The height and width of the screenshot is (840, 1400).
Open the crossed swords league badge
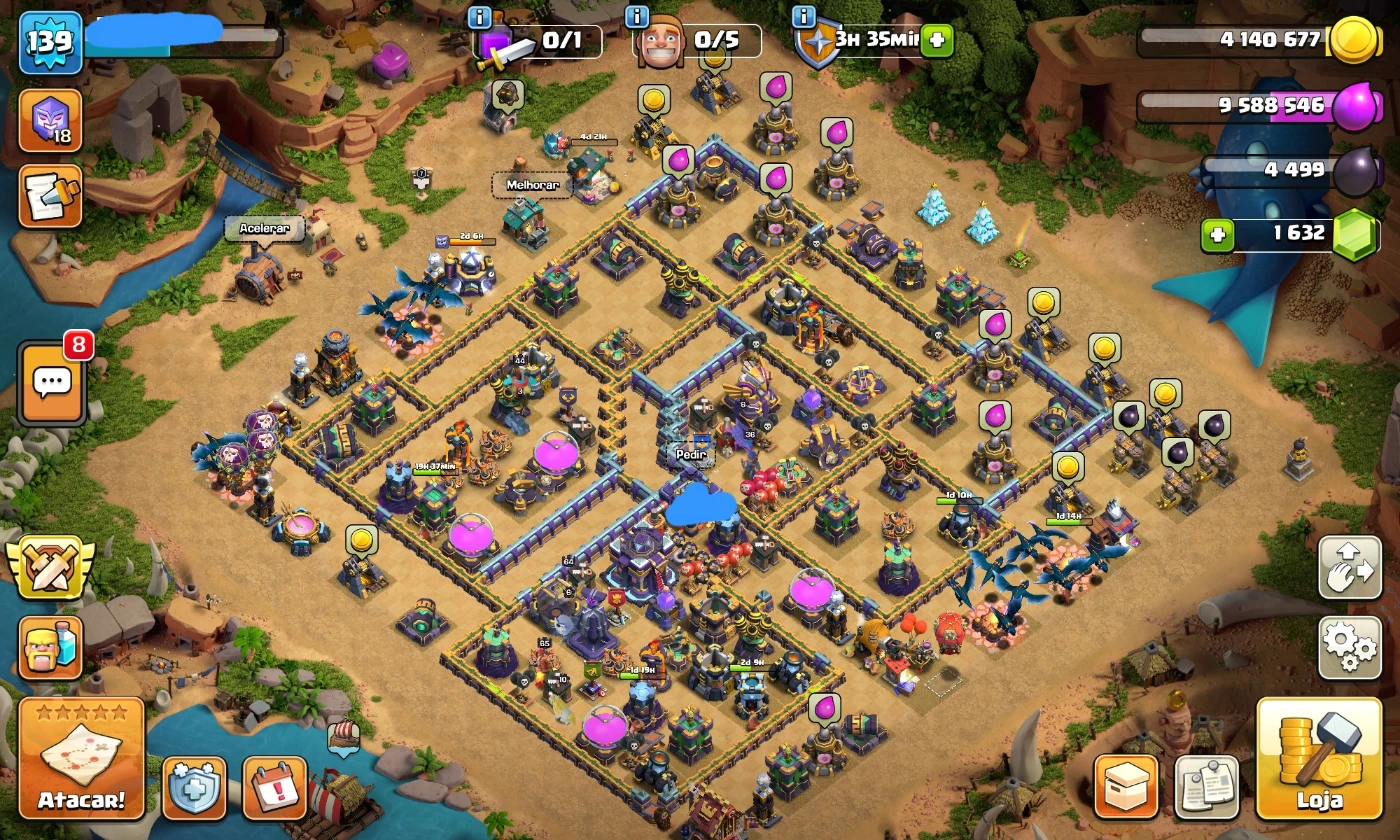click(x=49, y=567)
